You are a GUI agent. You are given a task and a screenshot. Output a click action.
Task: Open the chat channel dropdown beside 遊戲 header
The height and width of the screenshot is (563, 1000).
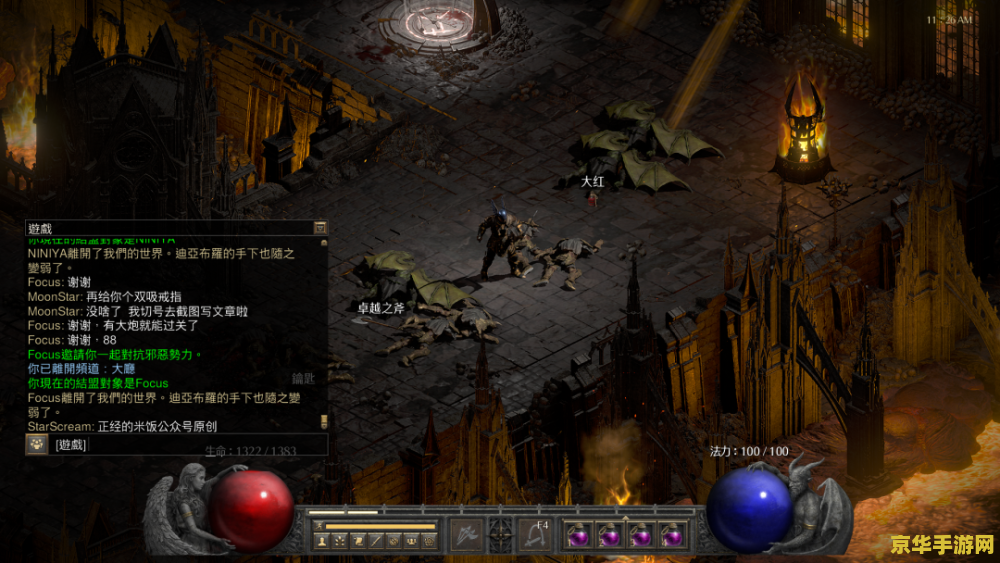point(320,228)
